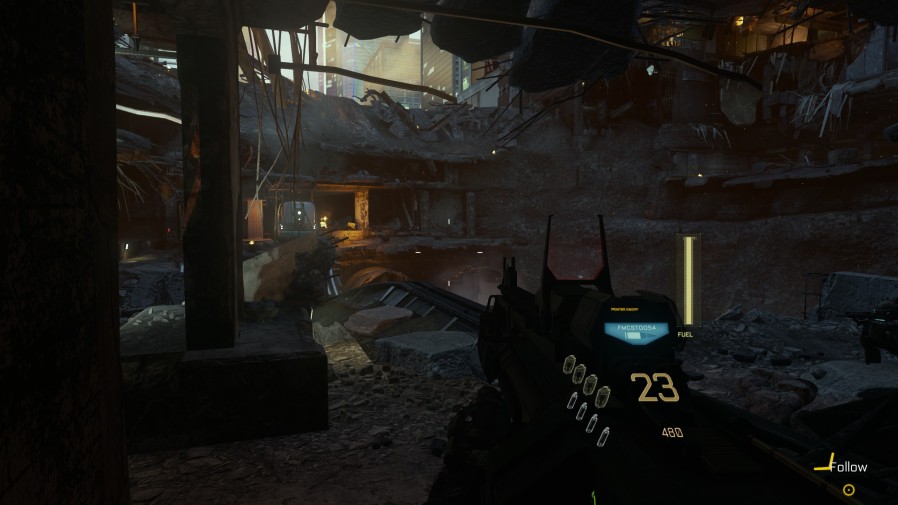This screenshot has height=505, width=898.
Task: Select the yellow circle waypoint icon
Action: click(x=849, y=490)
